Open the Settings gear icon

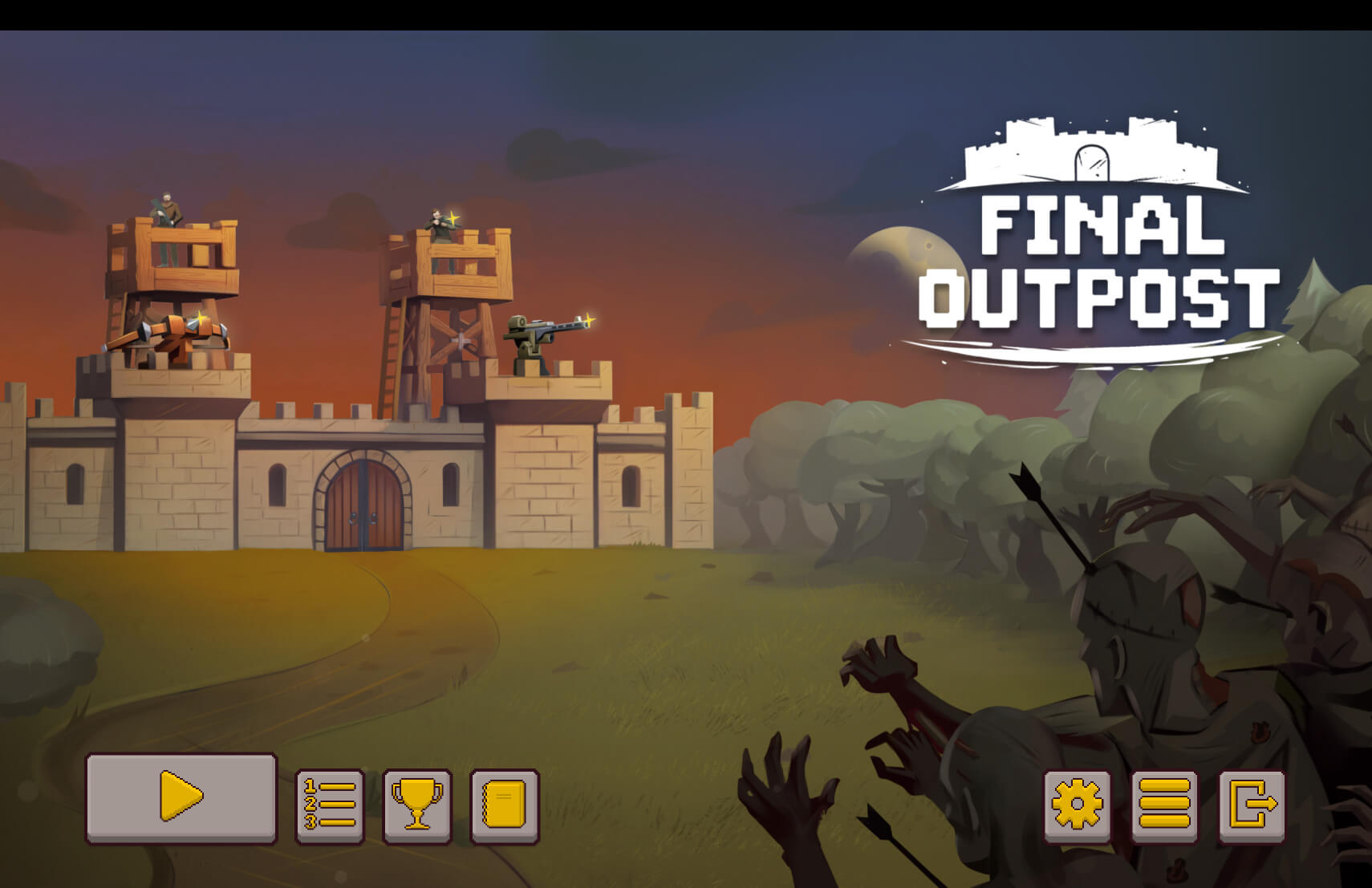[1078, 805]
